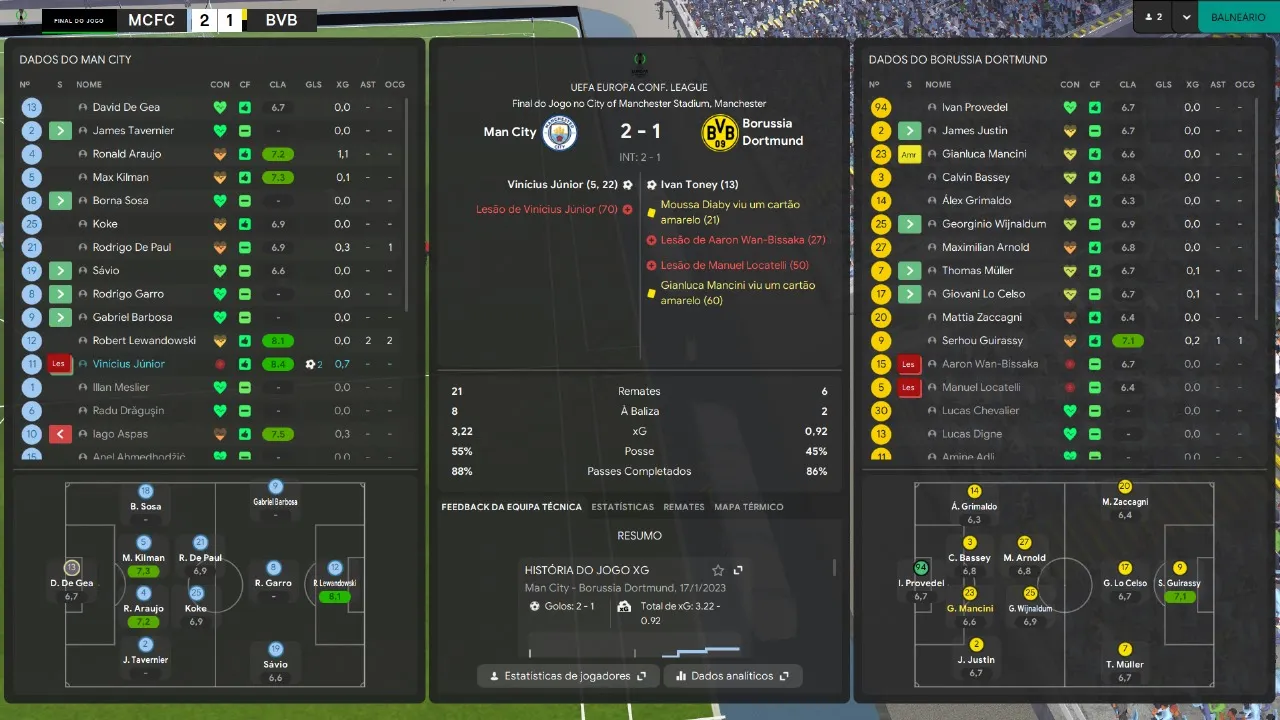The height and width of the screenshot is (720, 1280).
Task: Select Feedback da Equipa Técnica tab
Action: tap(511, 507)
